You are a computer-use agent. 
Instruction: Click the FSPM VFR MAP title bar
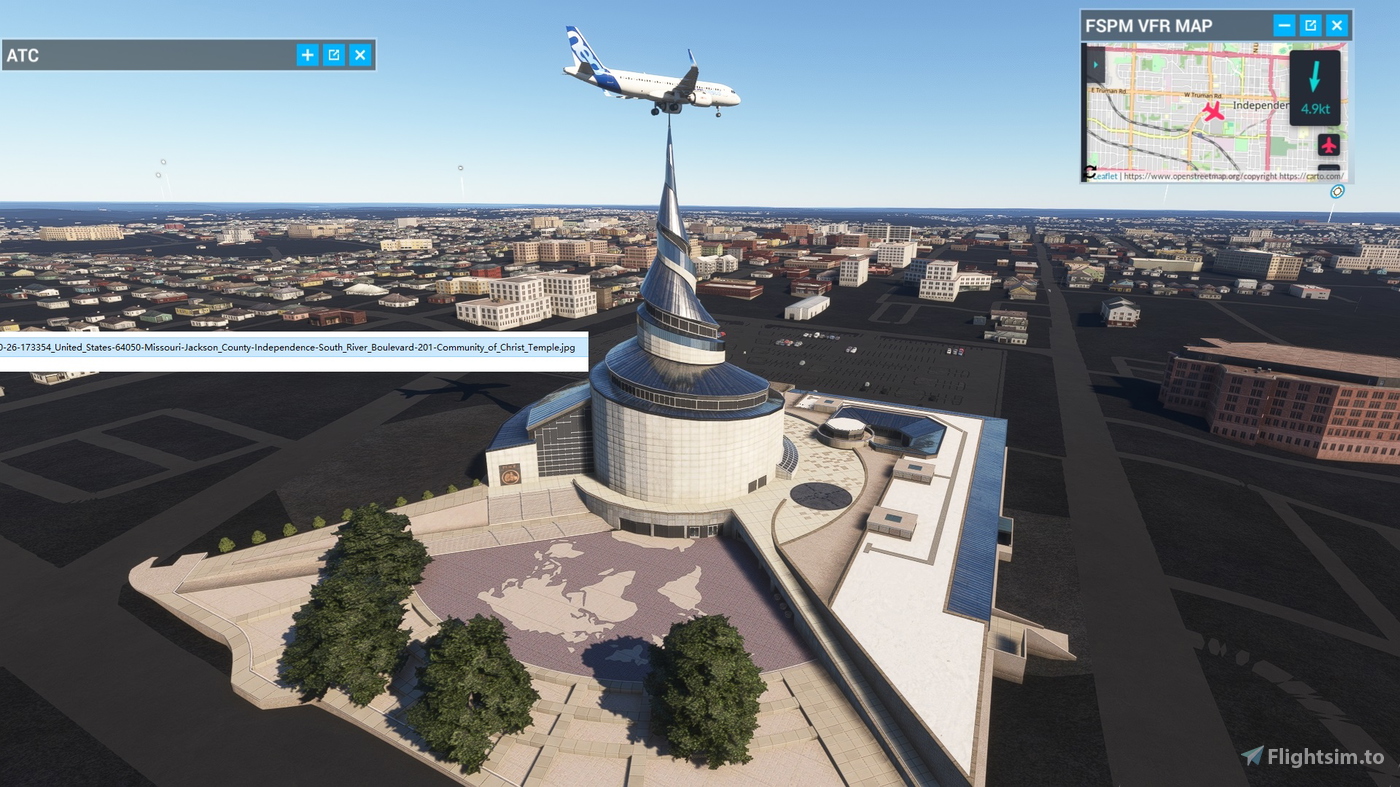[x=1150, y=25]
